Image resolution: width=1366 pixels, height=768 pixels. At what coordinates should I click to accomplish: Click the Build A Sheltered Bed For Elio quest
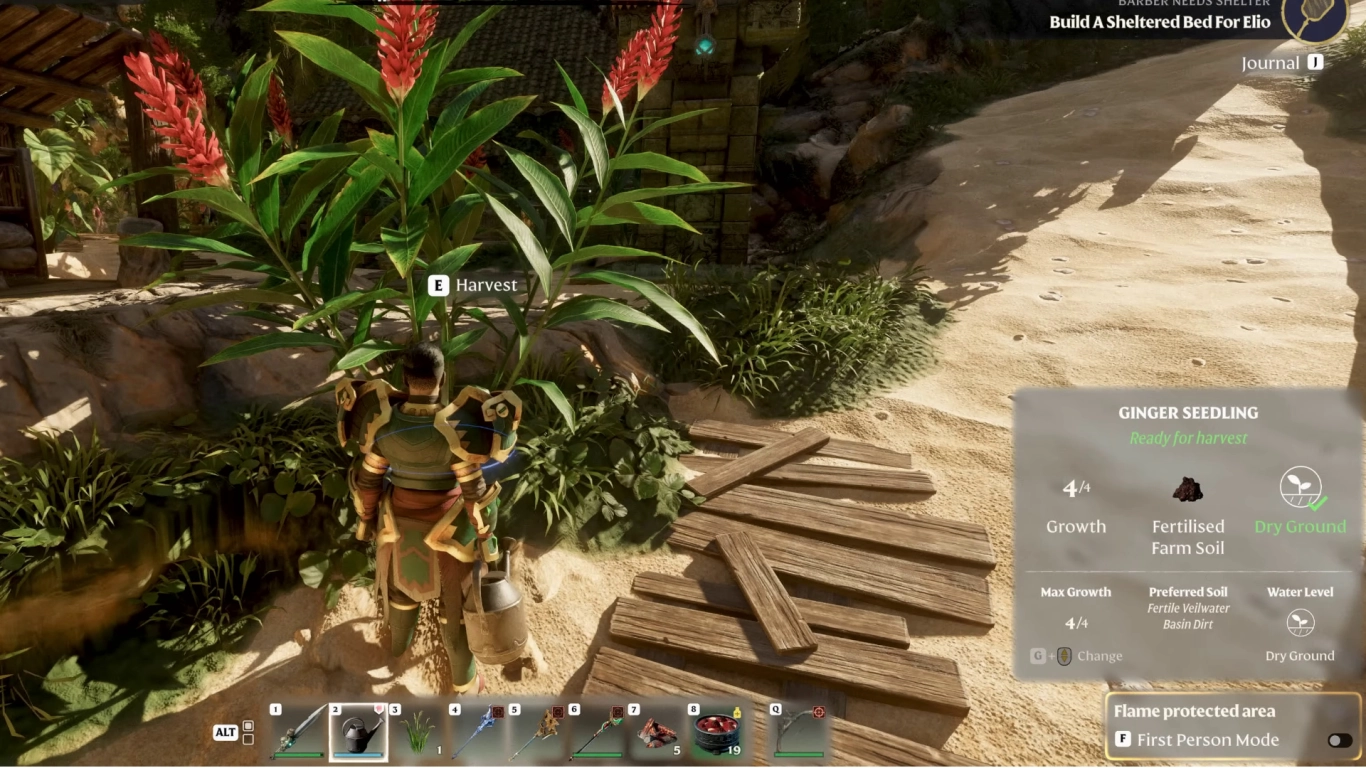[1158, 22]
